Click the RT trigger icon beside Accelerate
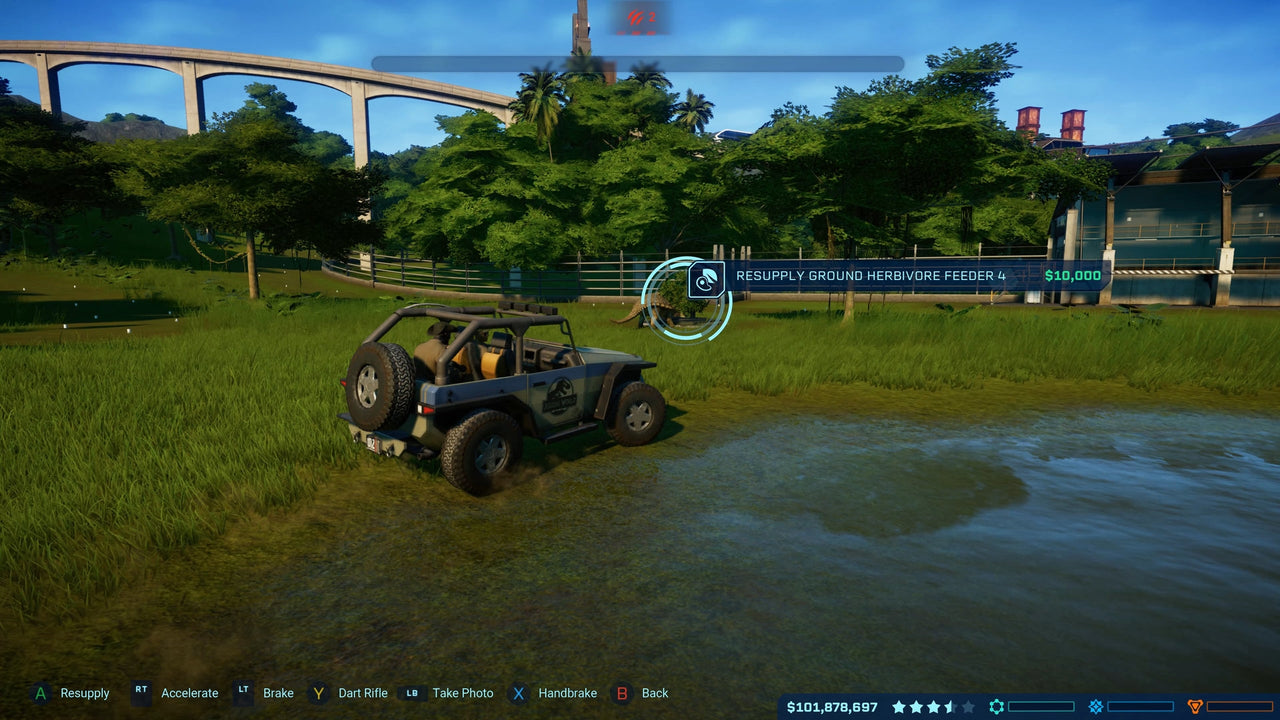Image resolution: width=1280 pixels, height=720 pixels. click(x=141, y=693)
